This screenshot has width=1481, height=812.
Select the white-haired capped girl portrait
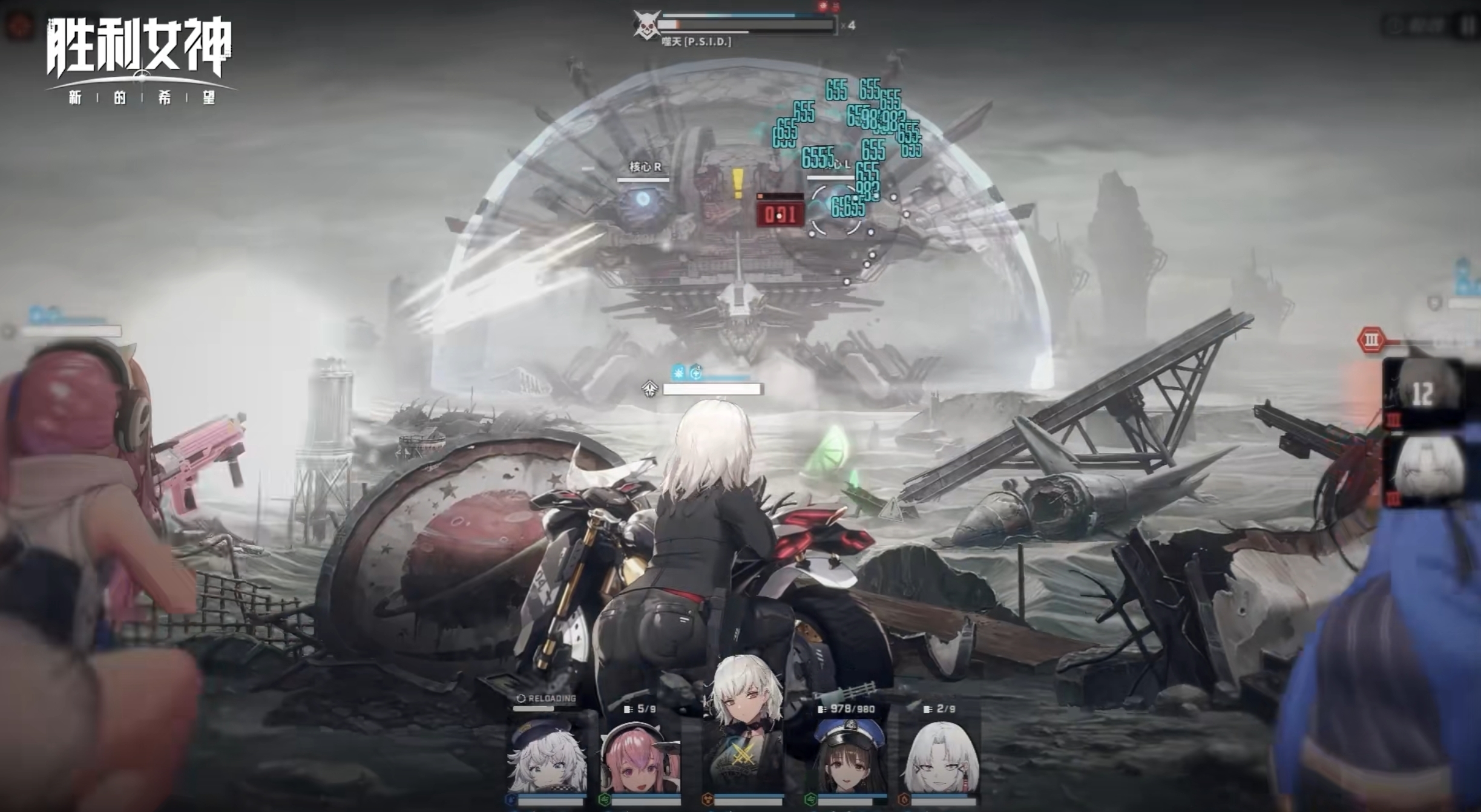tap(548, 756)
